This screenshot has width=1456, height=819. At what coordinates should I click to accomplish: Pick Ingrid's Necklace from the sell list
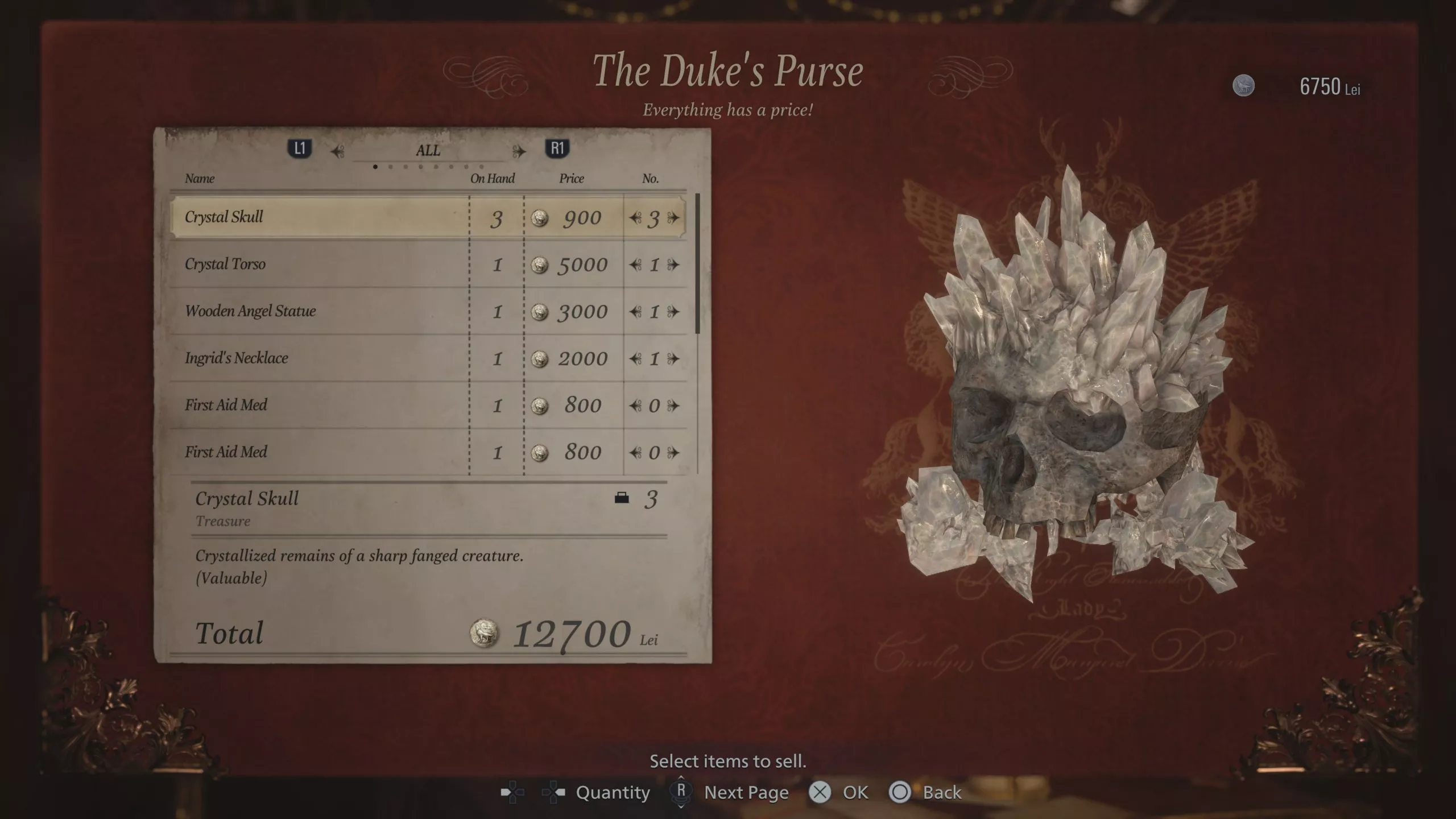[318, 358]
